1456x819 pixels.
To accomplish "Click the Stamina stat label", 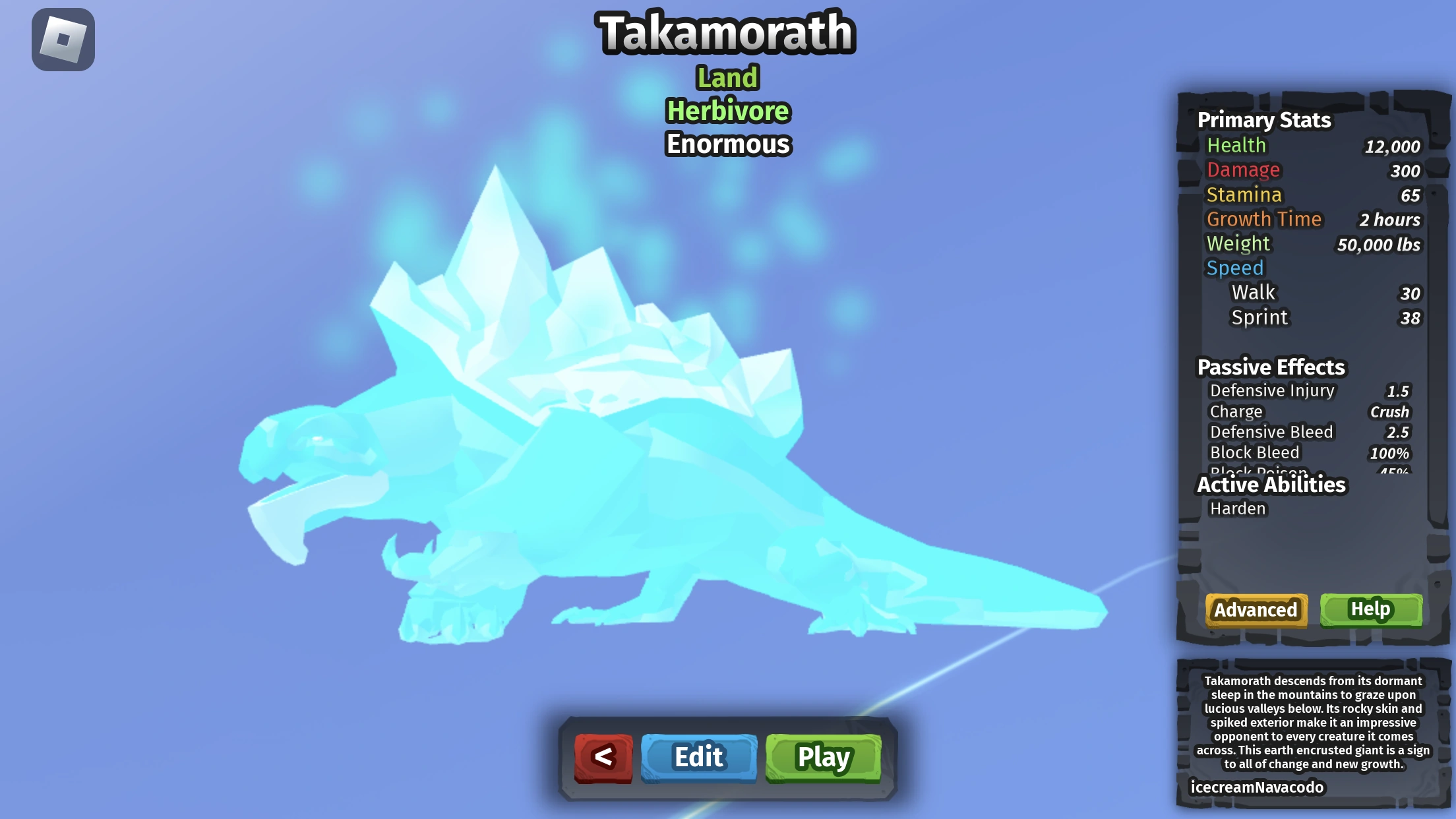I will coord(1244,194).
